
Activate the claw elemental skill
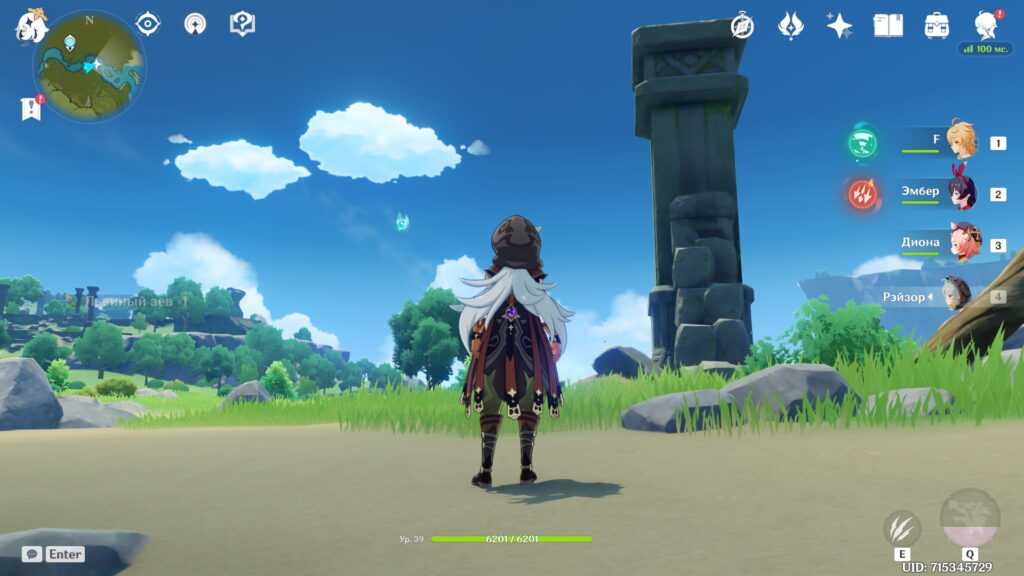pyautogui.click(x=902, y=529)
